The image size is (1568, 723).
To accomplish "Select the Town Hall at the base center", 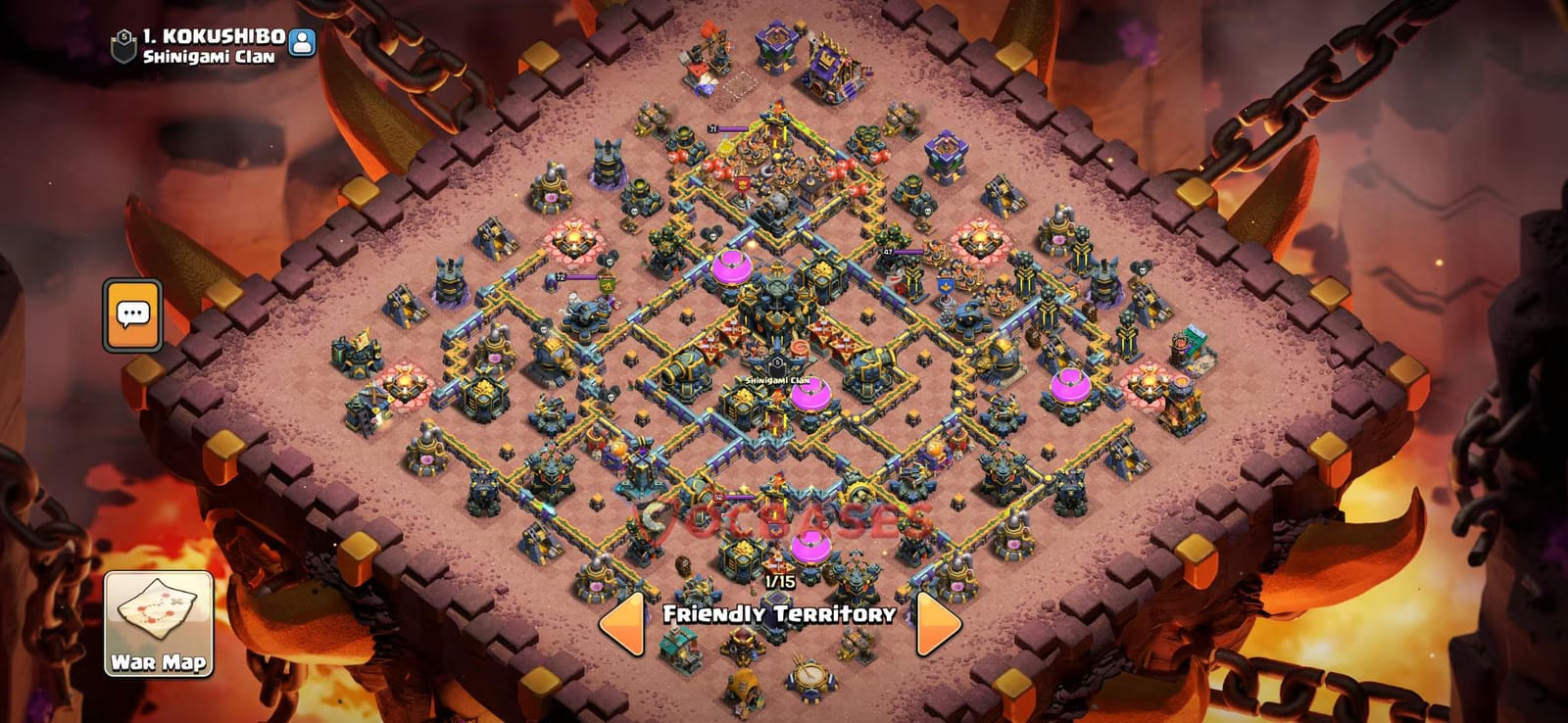I will (776, 309).
